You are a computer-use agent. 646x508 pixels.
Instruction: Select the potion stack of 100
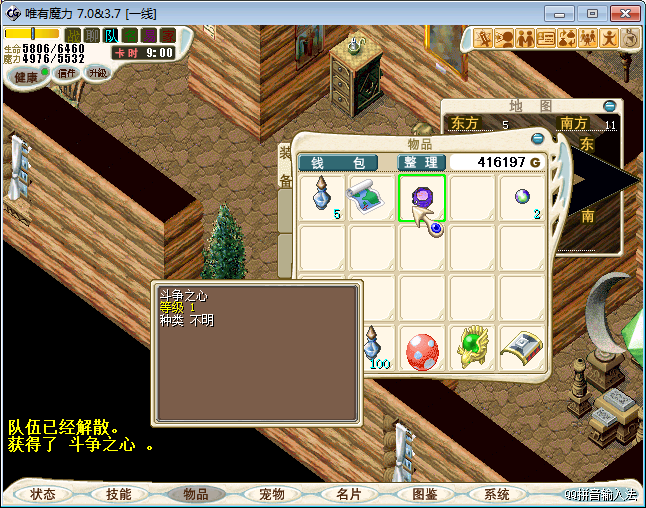point(374,347)
